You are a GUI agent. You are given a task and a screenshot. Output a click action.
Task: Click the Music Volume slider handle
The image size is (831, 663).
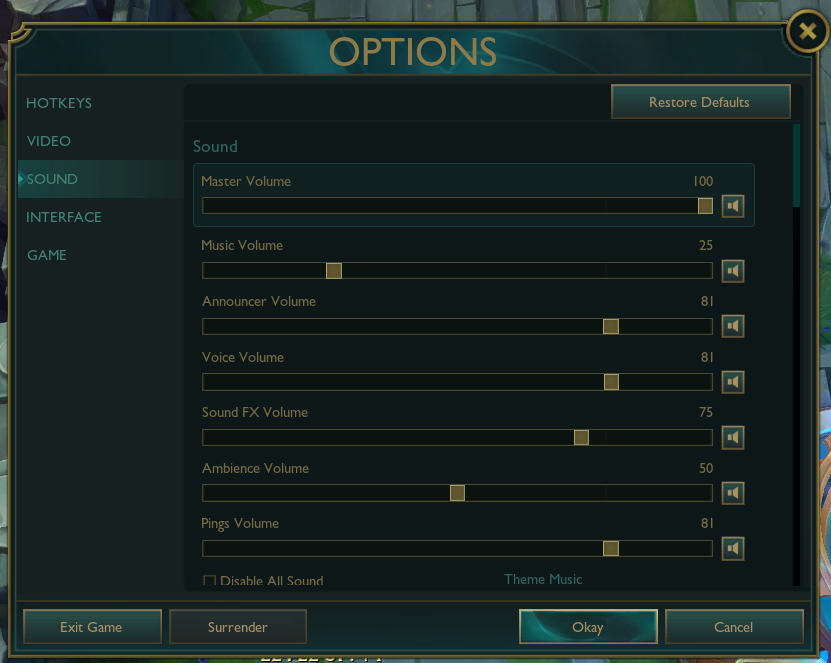tap(334, 271)
